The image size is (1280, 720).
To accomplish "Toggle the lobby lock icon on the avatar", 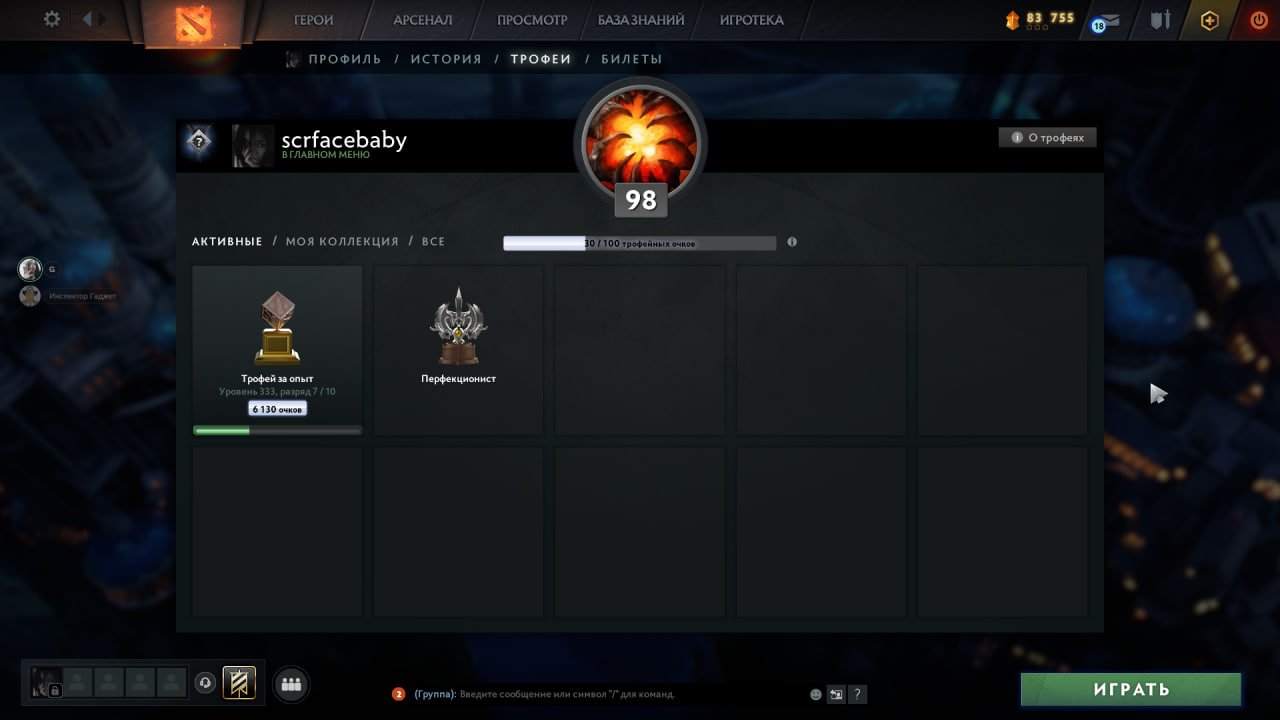I will click(x=55, y=688).
